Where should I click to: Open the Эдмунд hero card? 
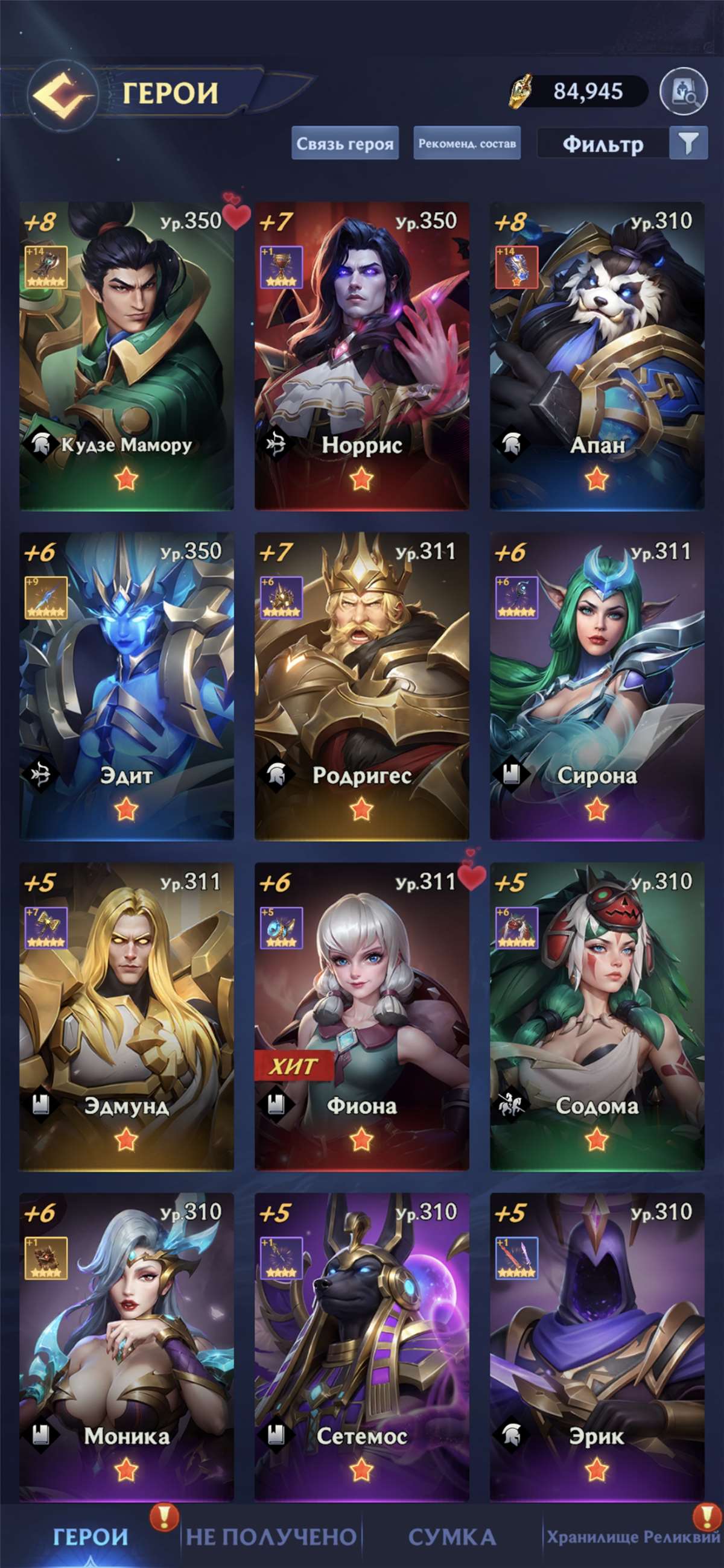[127, 1017]
